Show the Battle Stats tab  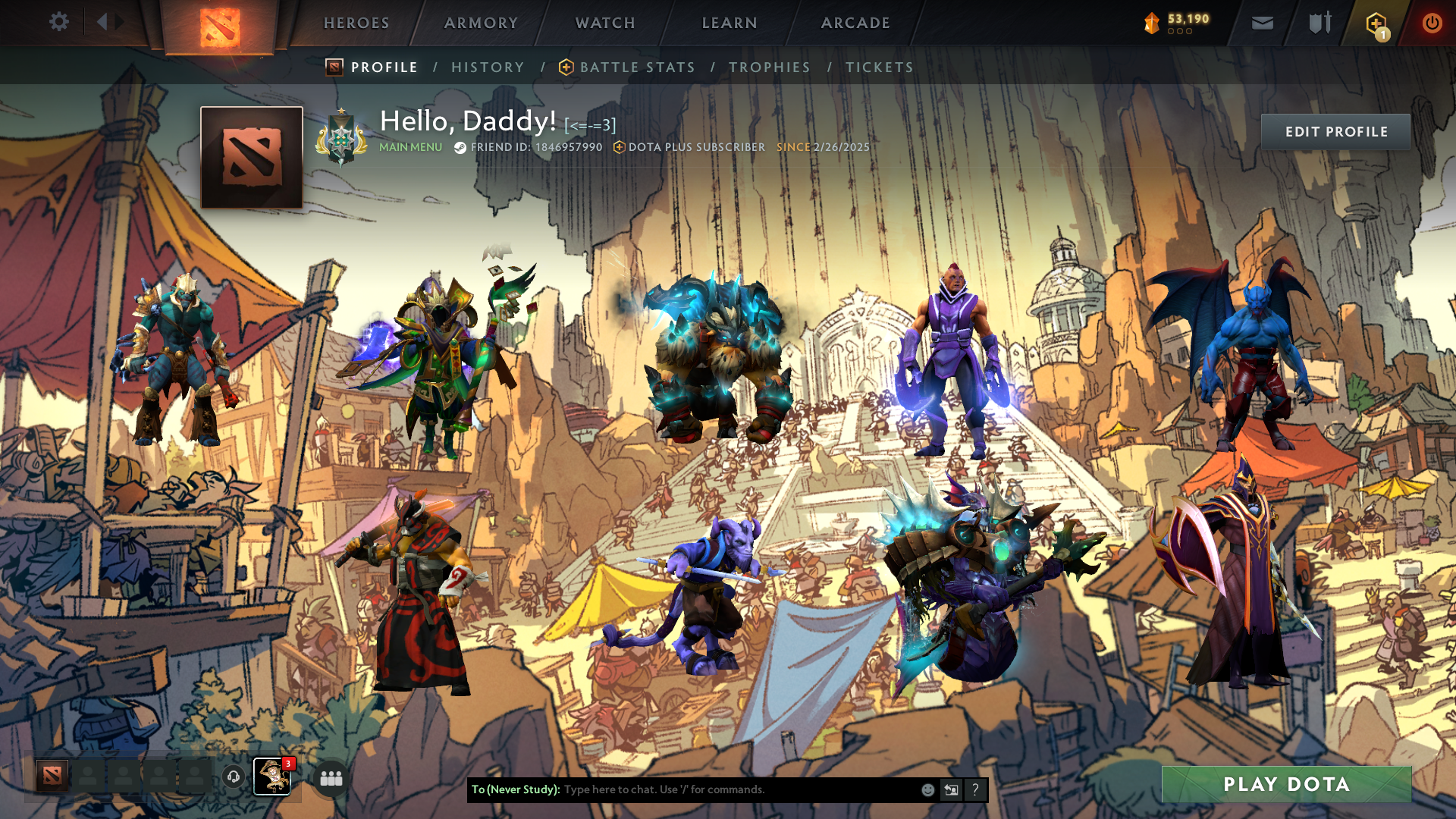(637, 67)
